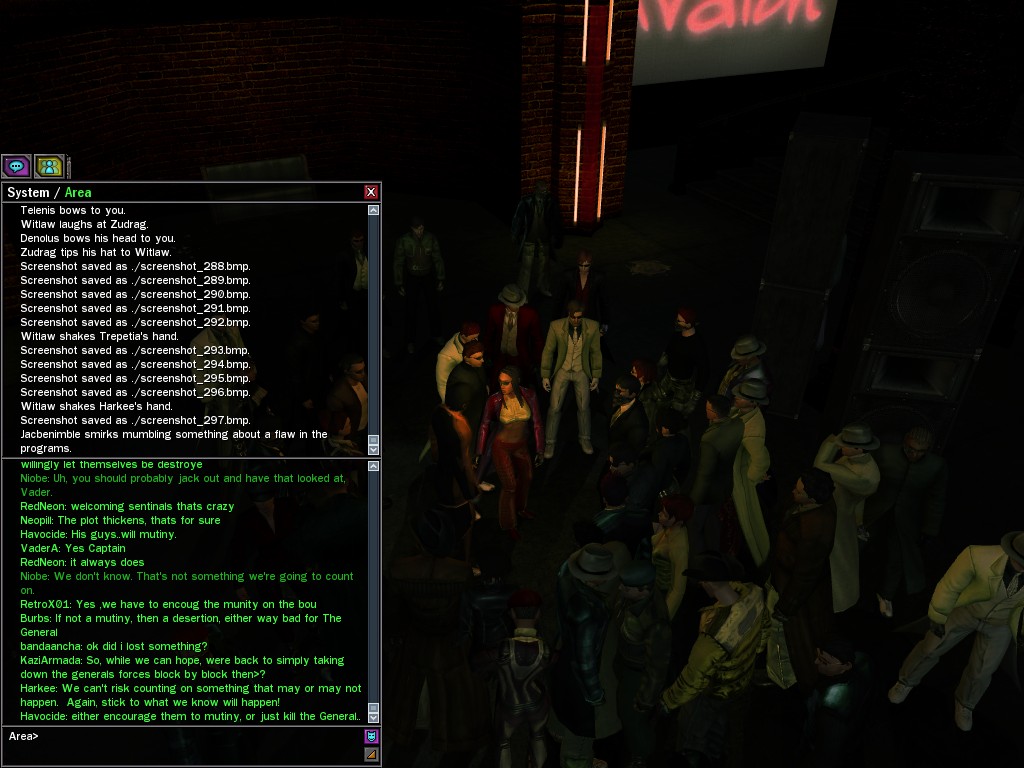Select the RetroX01 chat message line
This screenshot has width=1024, height=768.
[168, 604]
